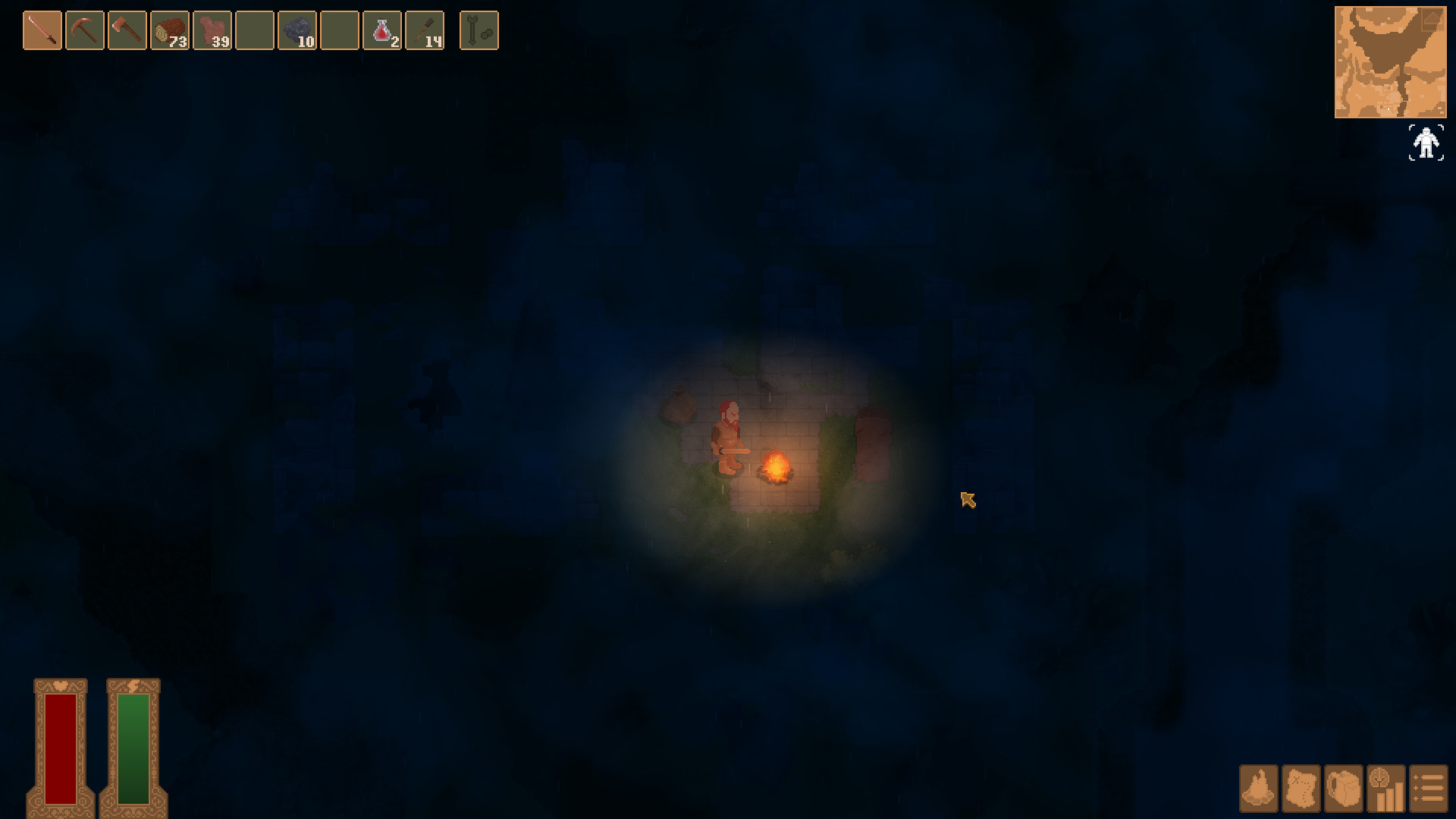This screenshot has width=1456, height=819.
Task: Select the sword in the hotbar
Action: (42, 30)
